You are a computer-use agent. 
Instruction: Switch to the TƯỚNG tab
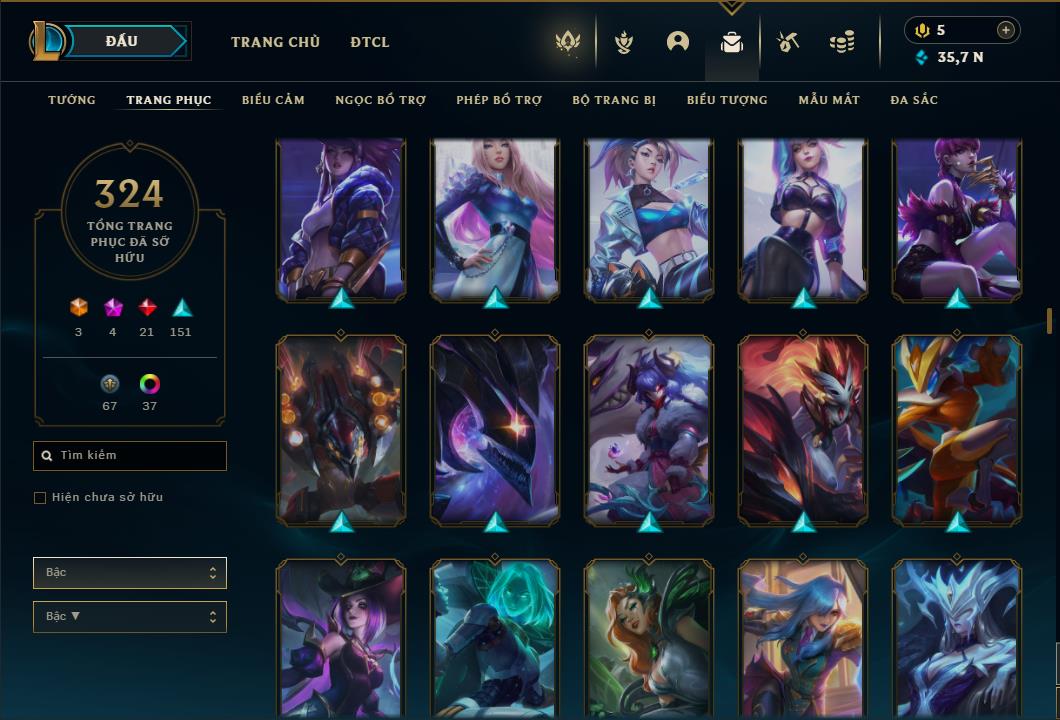pyautogui.click(x=72, y=100)
